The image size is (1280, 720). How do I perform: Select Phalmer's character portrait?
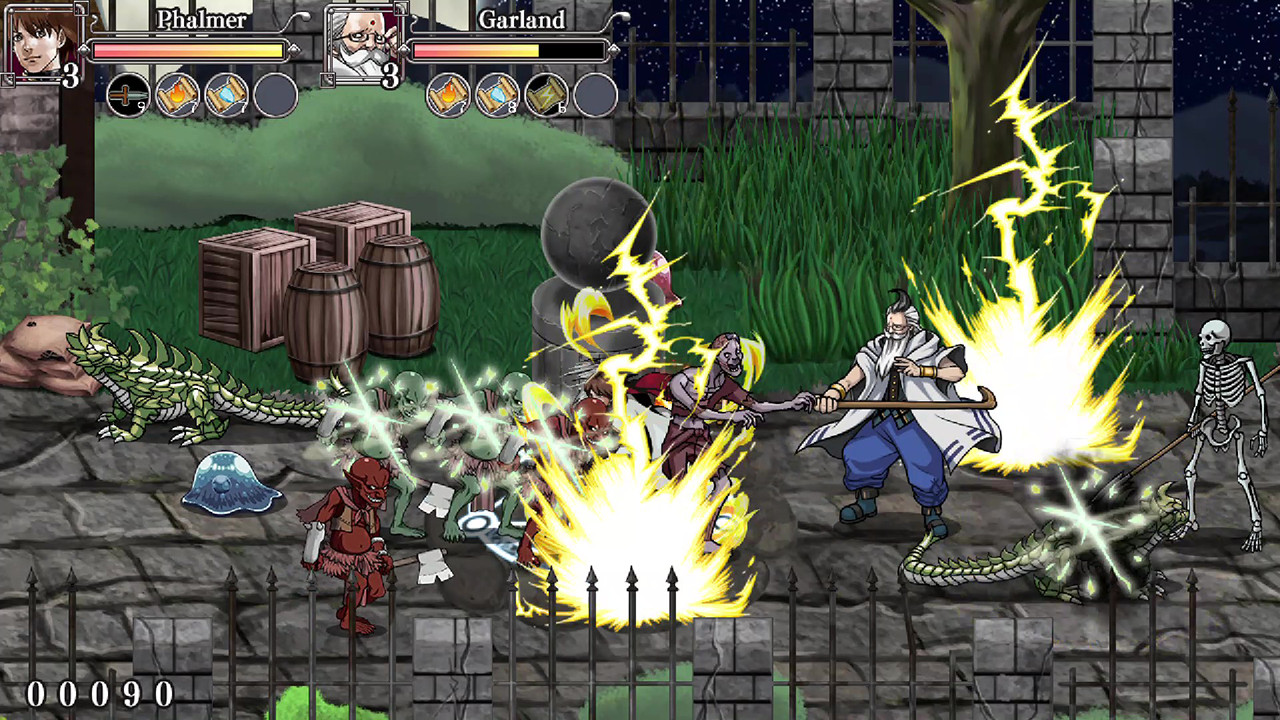(x=42, y=40)
